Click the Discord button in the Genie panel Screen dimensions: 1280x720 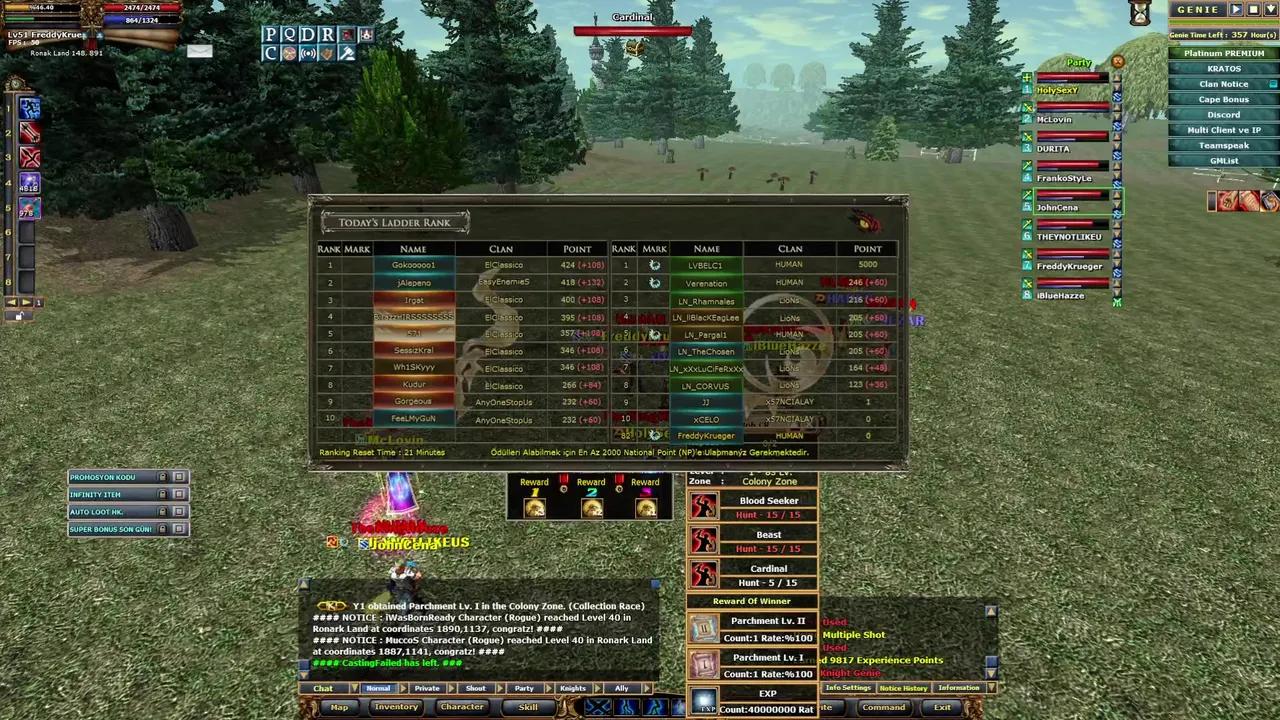(x=1224, y=114)
